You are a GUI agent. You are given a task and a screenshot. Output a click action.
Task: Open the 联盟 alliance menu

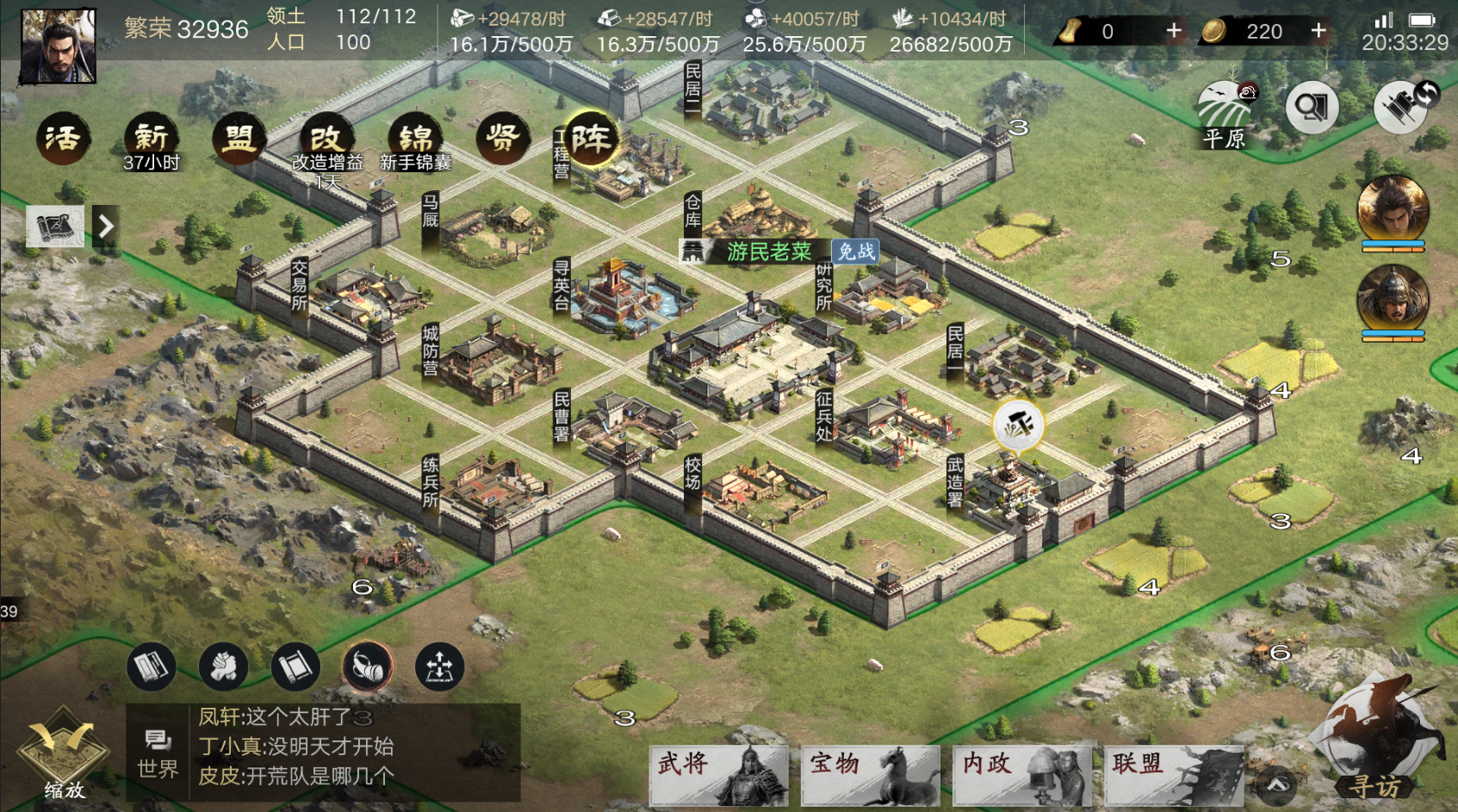pos(1173,774)
